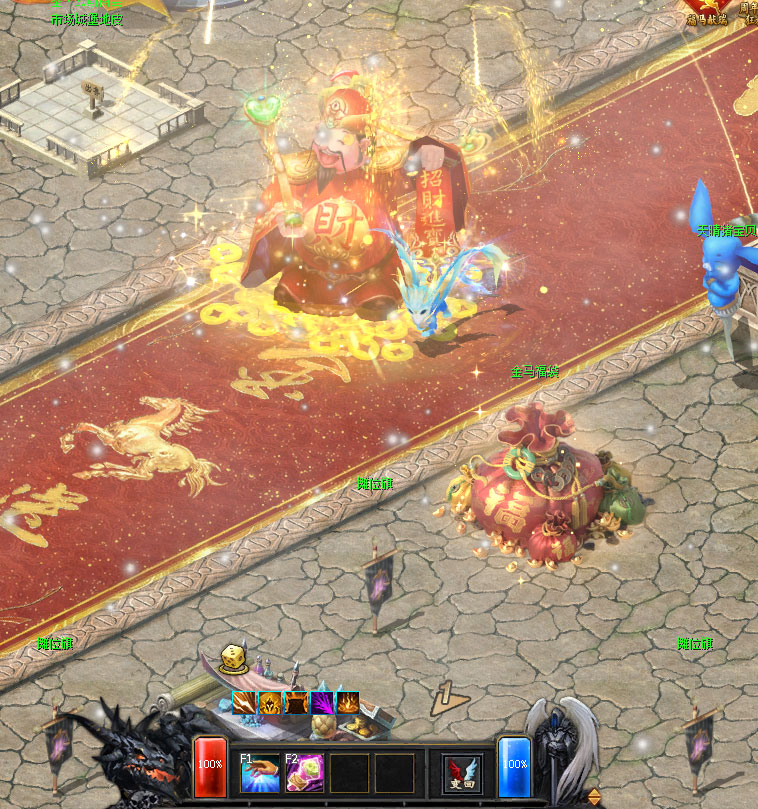Viewport: 758px width, 809px height.
Task: Toggle the orange up-down arrow expander
Action: 594,796
